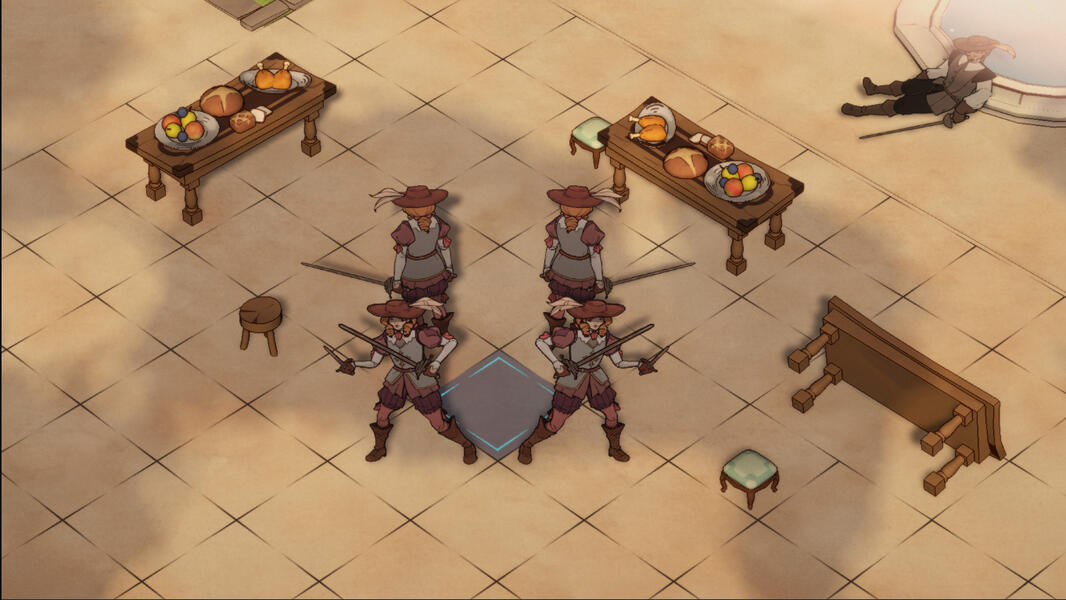Select the blue-outlined highlighted floor tile
This screenshot has width=1066, height=600.
[x=497, y=405]
